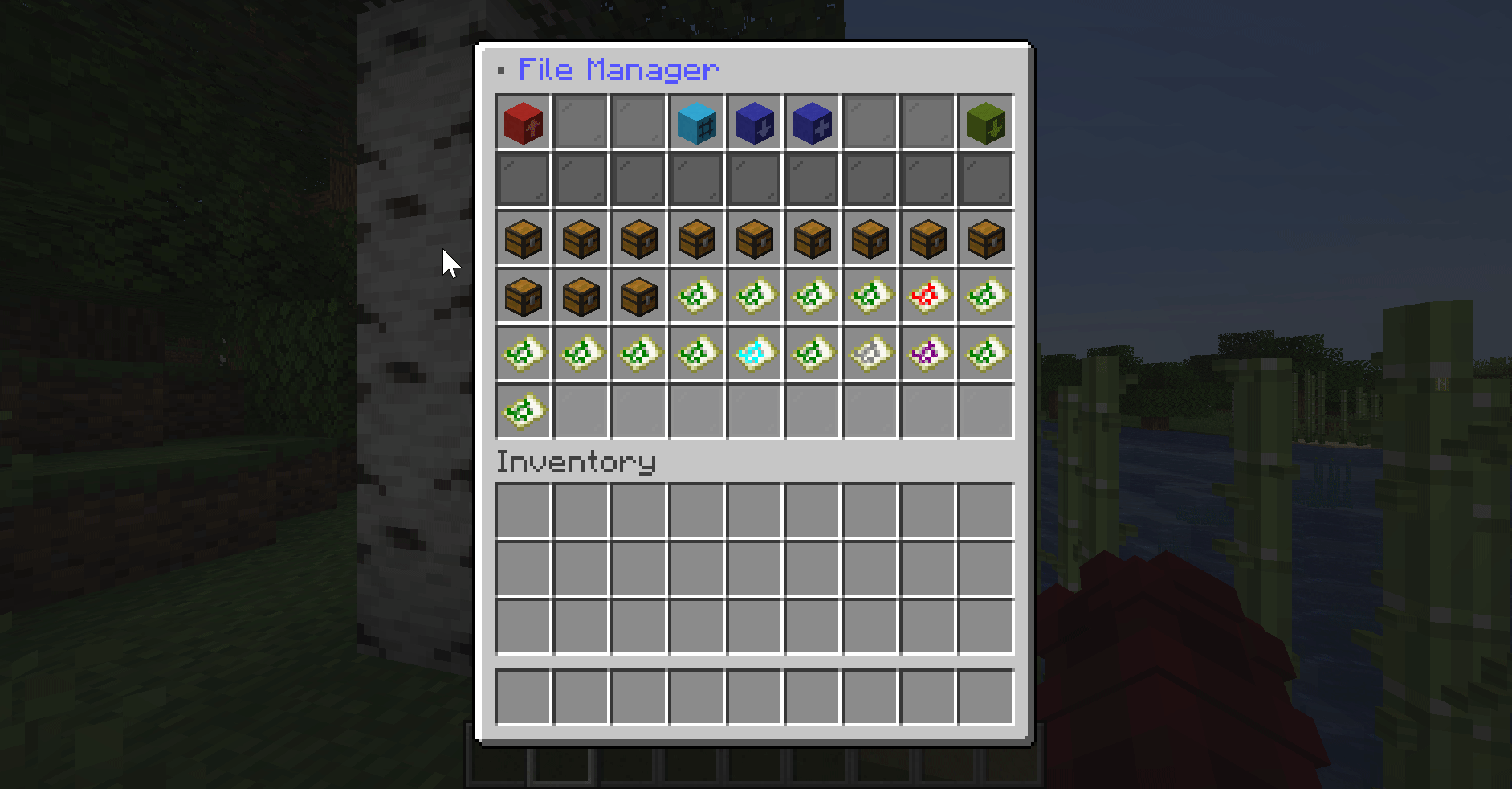The image size is (1512, 789).
Task: Pick the map with gray markings
Action: pyautogui.click(x=870, y=354)
